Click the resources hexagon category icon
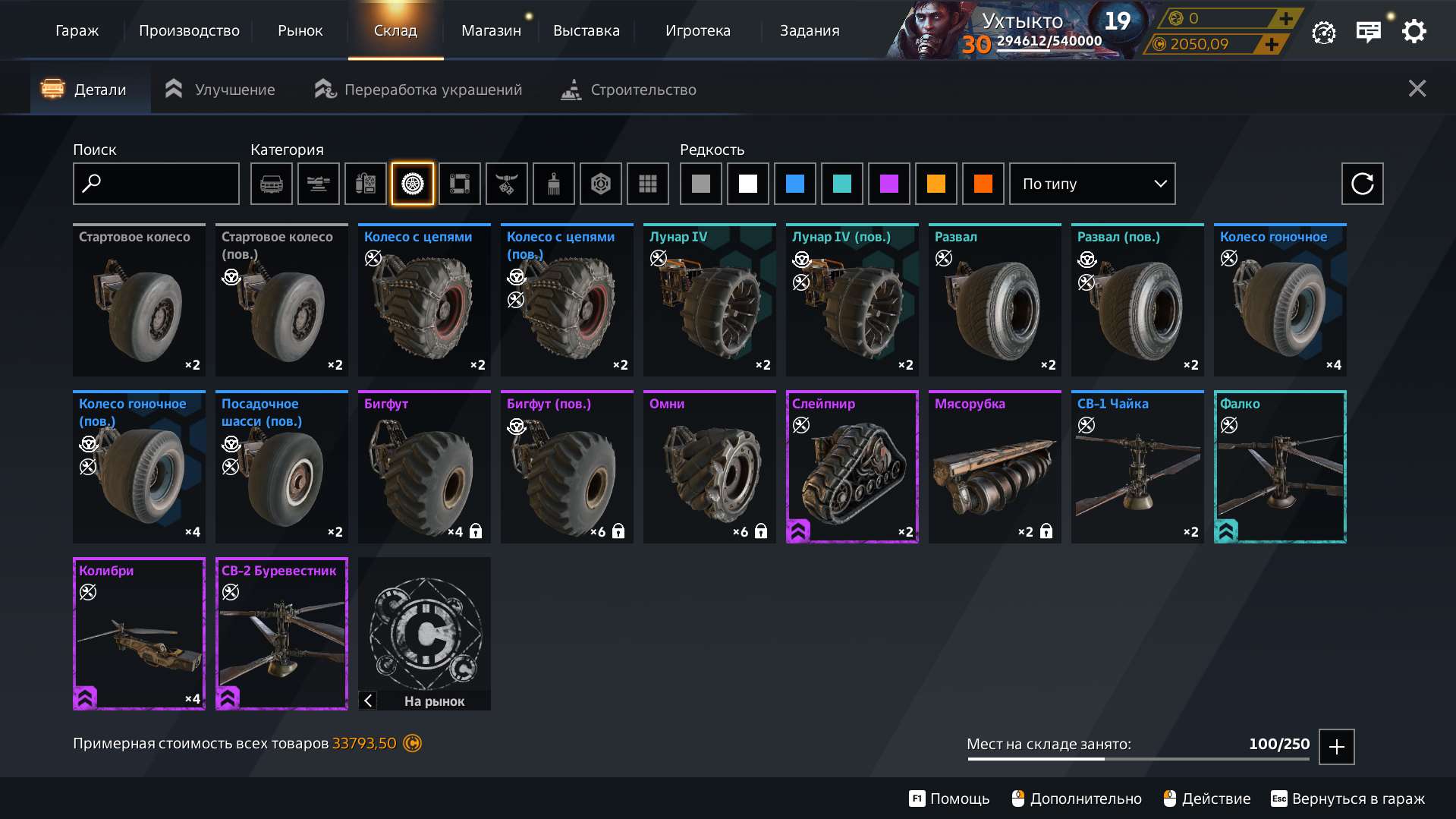 (x=600, y=184)
